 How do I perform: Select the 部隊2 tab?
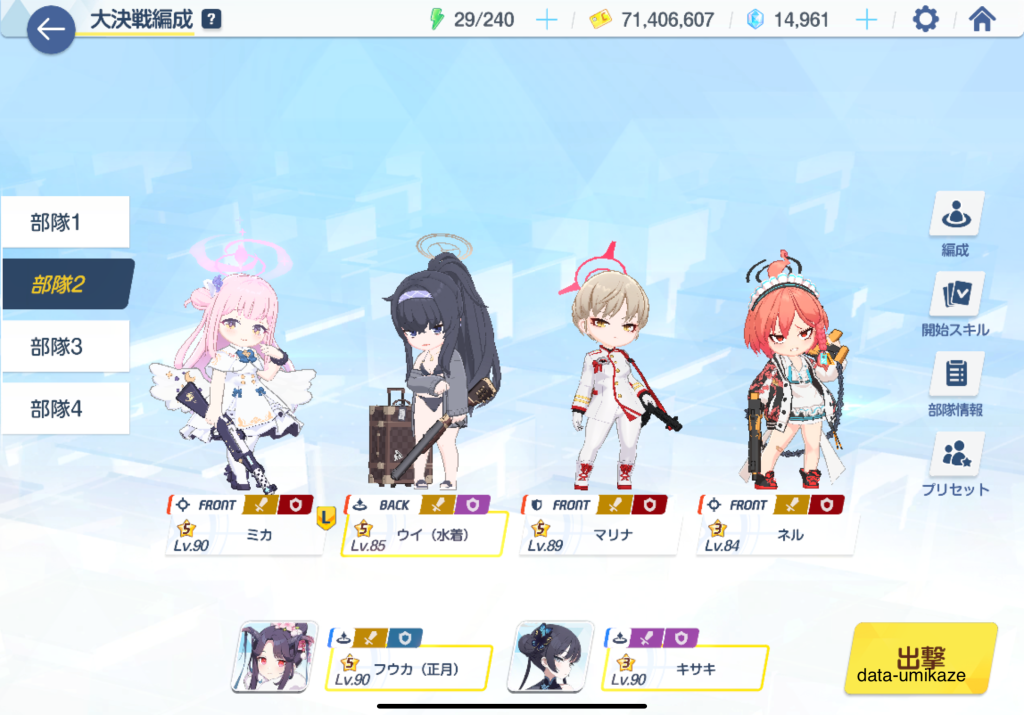tap(66, 284)
